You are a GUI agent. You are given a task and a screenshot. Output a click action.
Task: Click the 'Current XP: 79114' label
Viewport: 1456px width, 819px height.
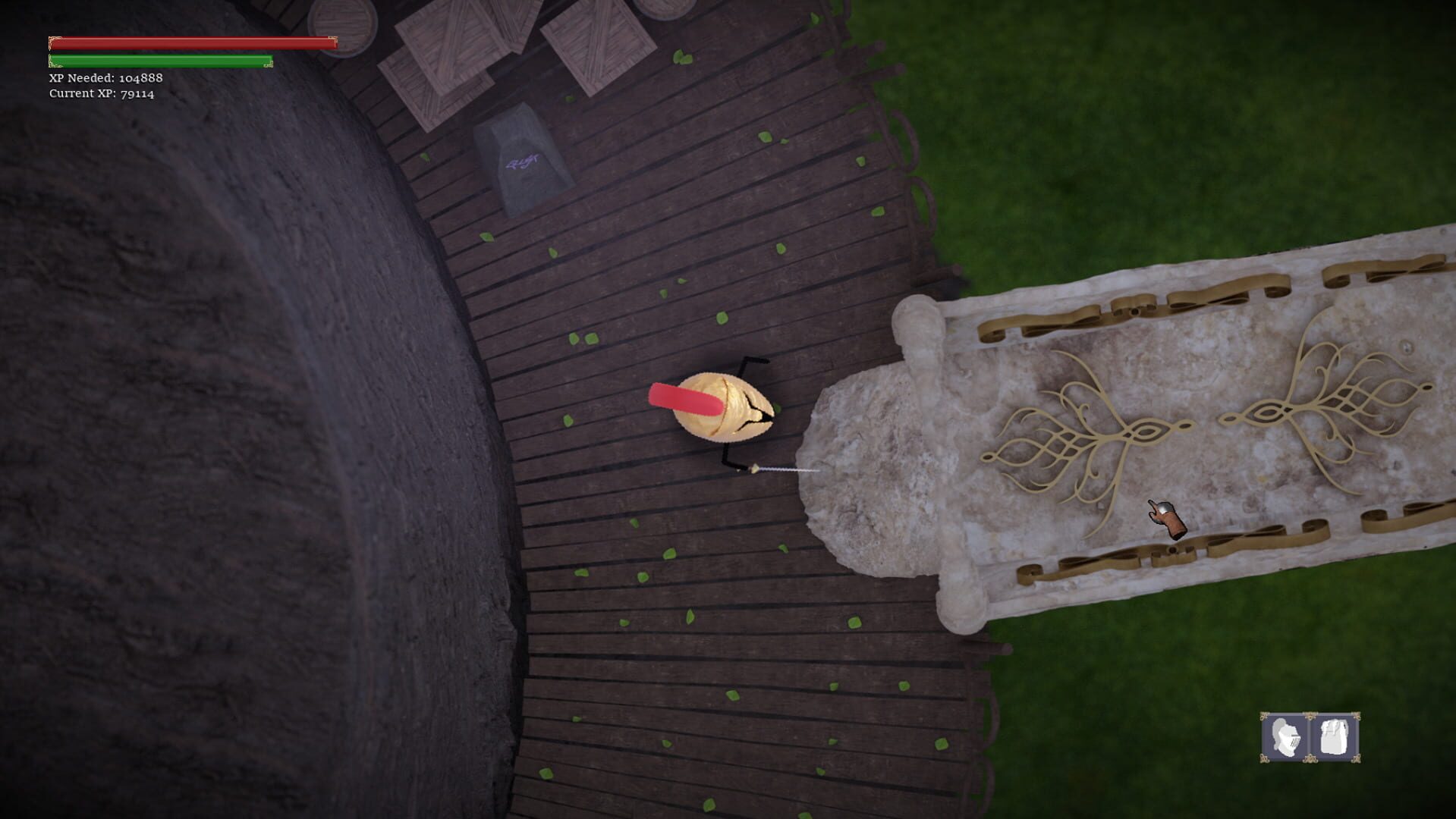coord(101,95)
